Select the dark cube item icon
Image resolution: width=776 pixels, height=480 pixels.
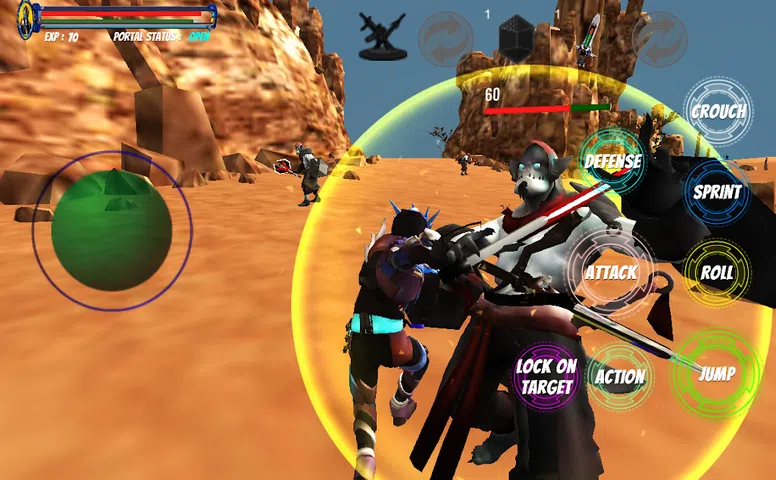point(517,38)
